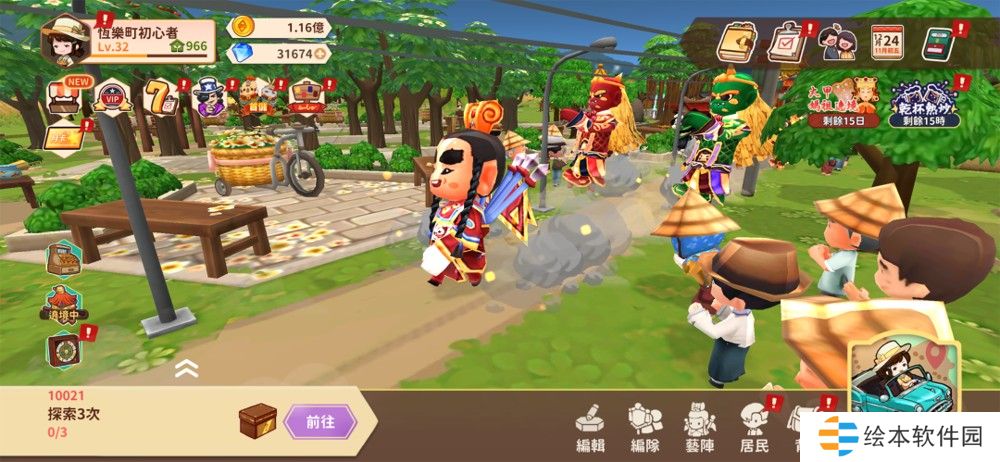
Task: Open the shop stall marked NEW
Action: (65, 98)
